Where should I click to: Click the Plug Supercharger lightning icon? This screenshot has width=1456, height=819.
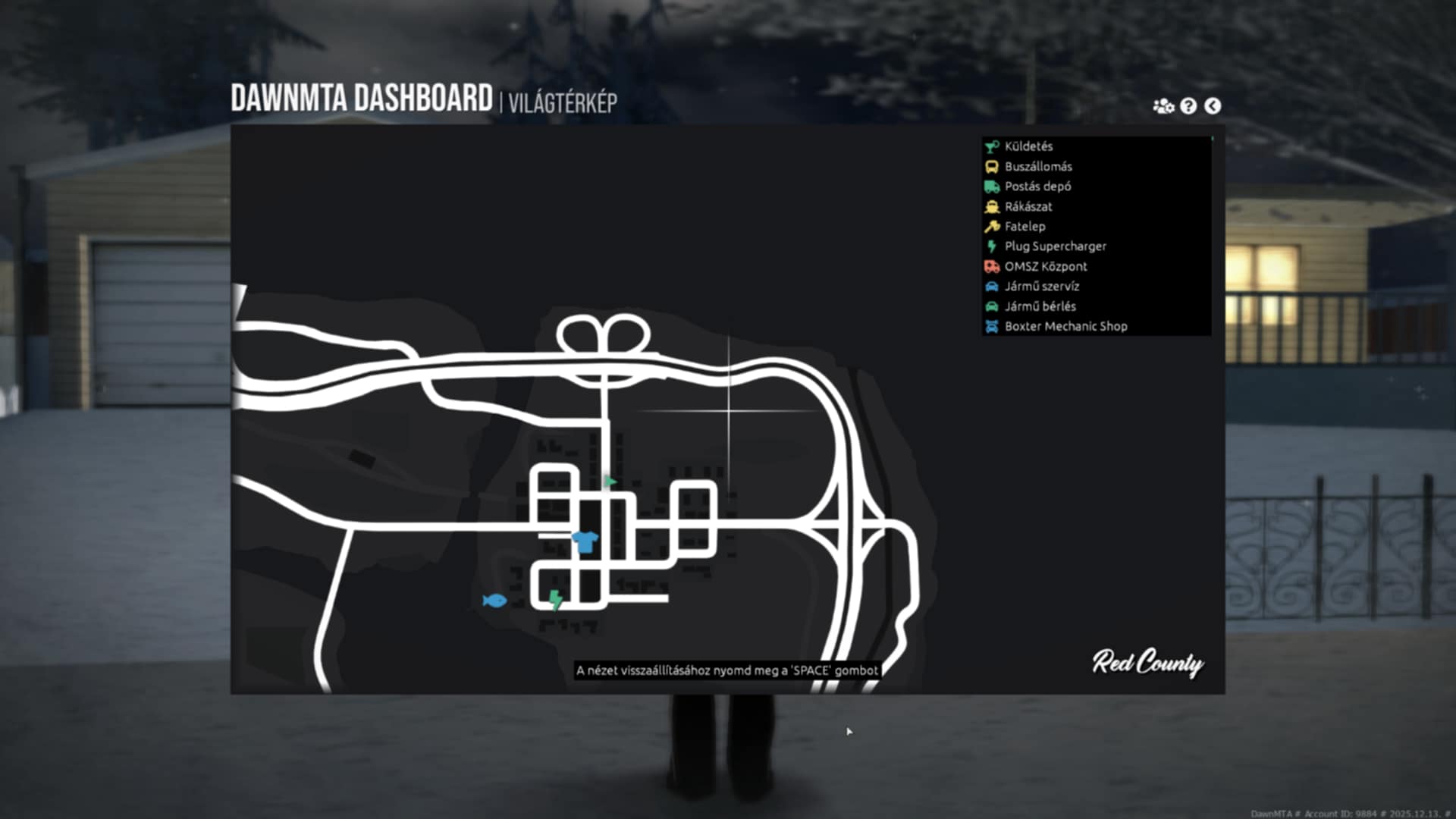(x=991, y=246)
